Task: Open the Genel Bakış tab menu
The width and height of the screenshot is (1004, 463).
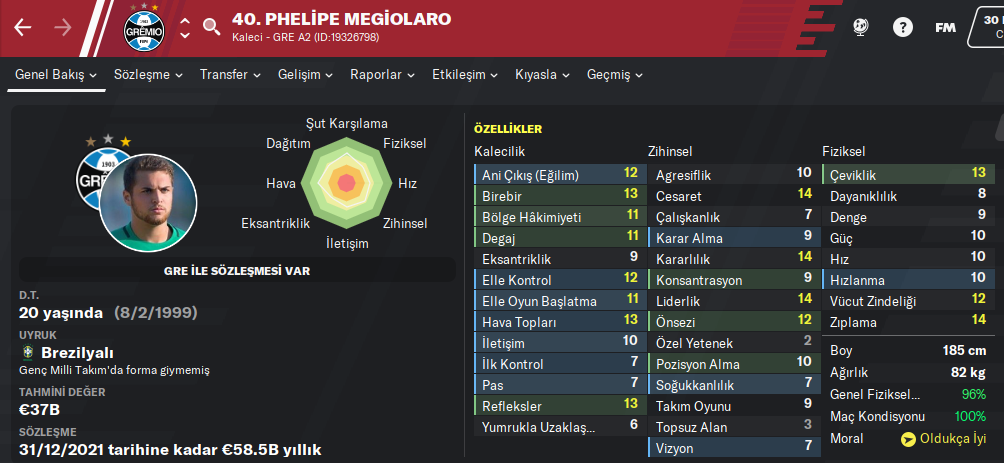Action: pos(56,75)
